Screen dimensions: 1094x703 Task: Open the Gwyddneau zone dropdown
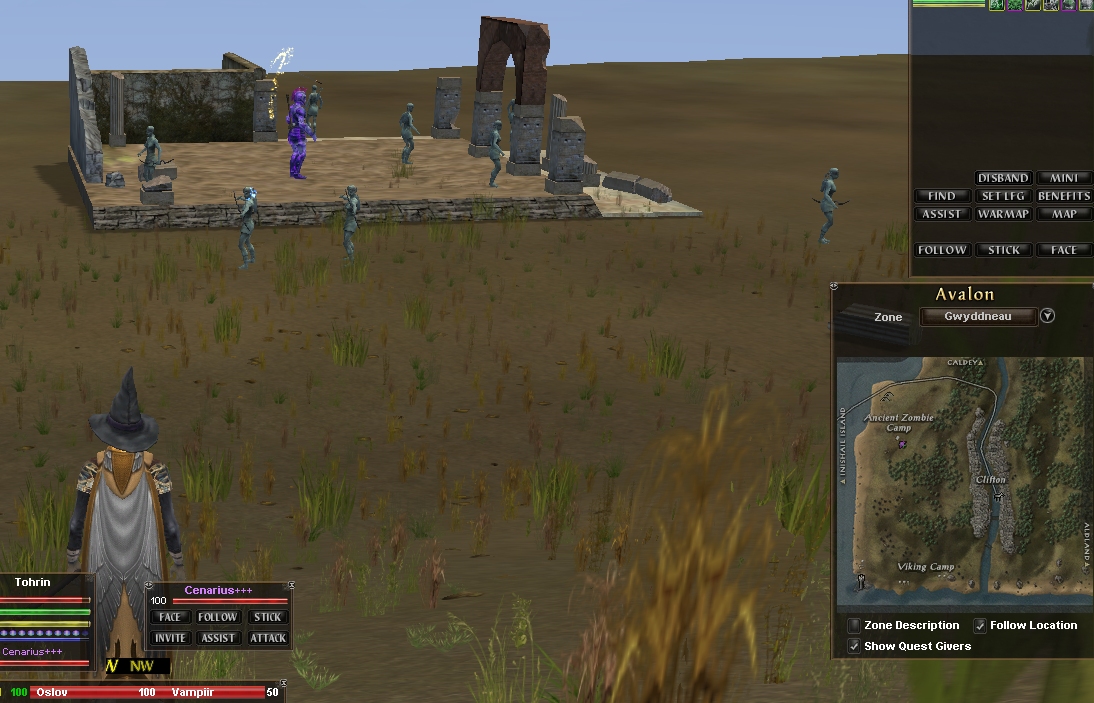click(1047, 316)
